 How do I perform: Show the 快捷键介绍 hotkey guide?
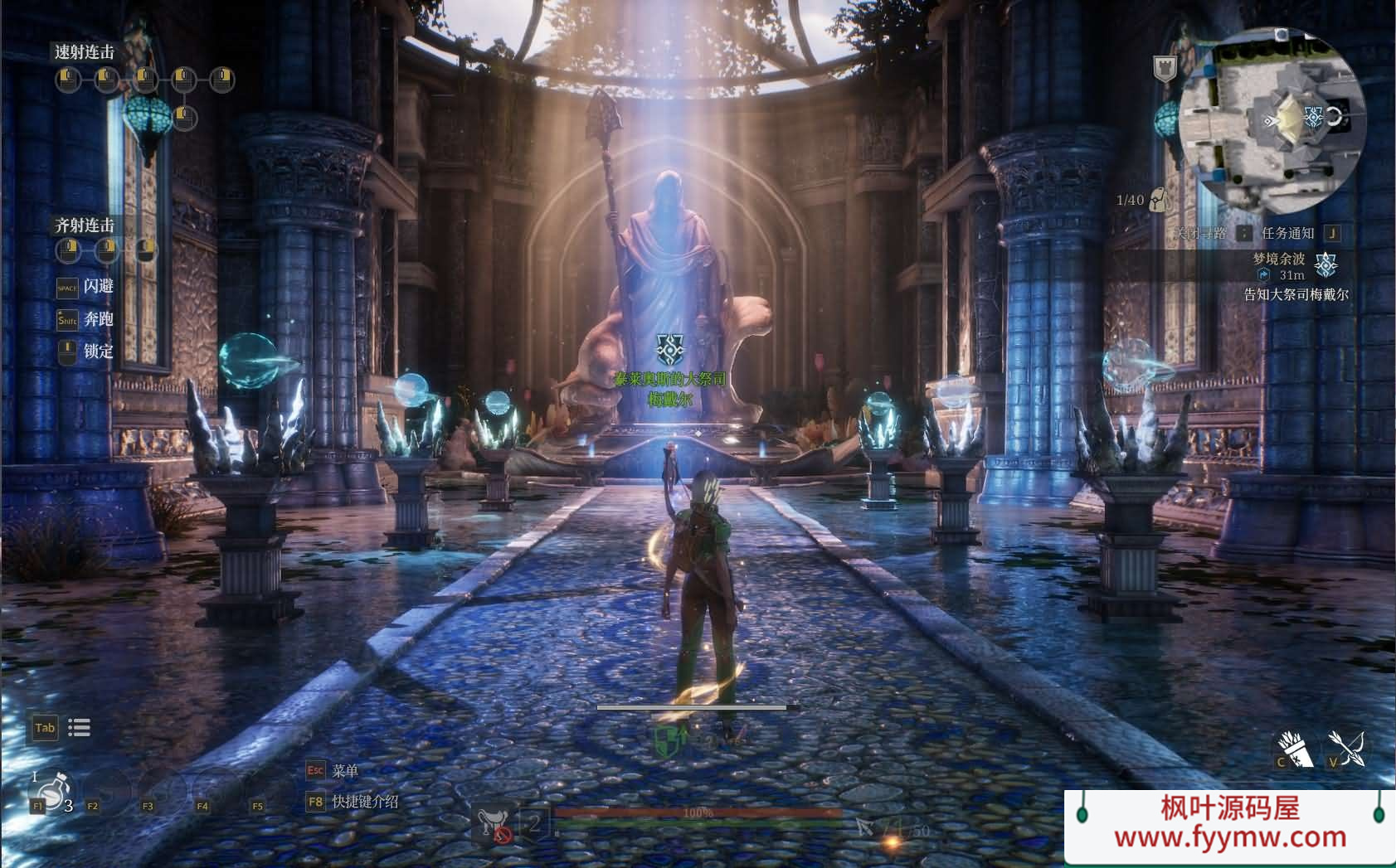[365, 802]
